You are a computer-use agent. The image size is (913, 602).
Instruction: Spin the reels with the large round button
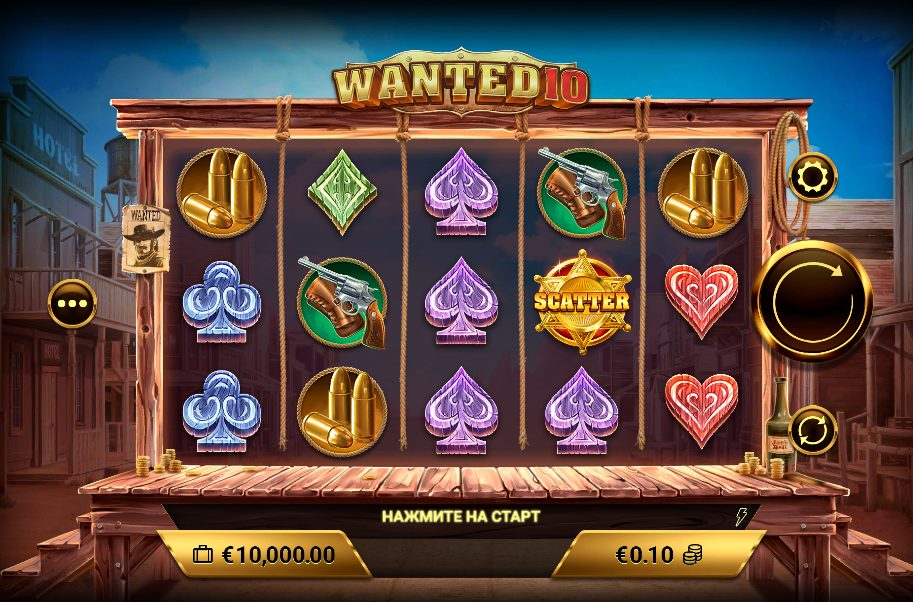pos(811,300)
